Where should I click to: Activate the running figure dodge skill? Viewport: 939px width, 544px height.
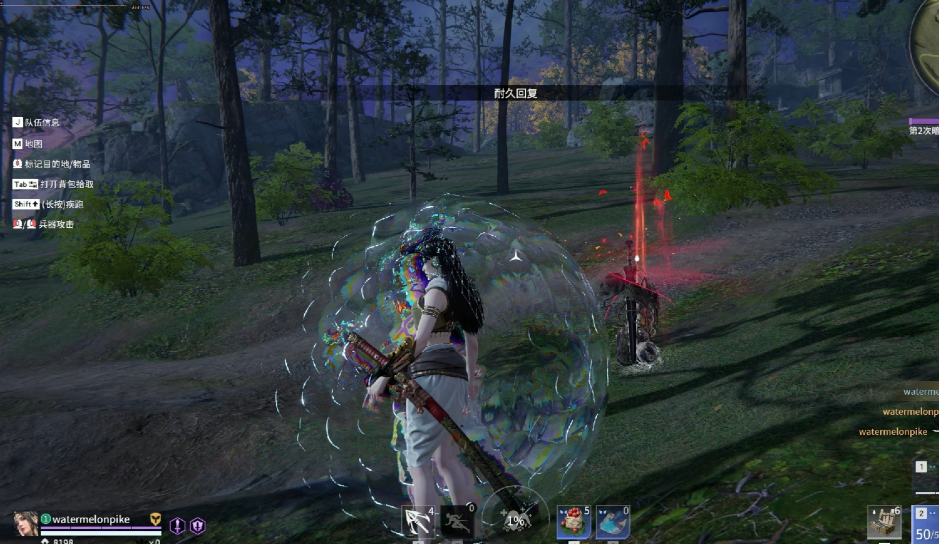tap(457, 522)
